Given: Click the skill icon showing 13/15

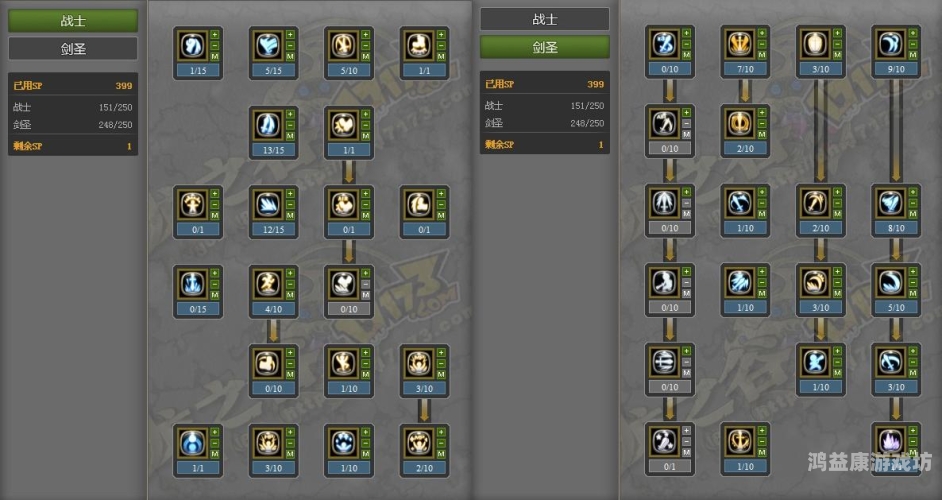Looking at the screenshot, I should point(267,125).
